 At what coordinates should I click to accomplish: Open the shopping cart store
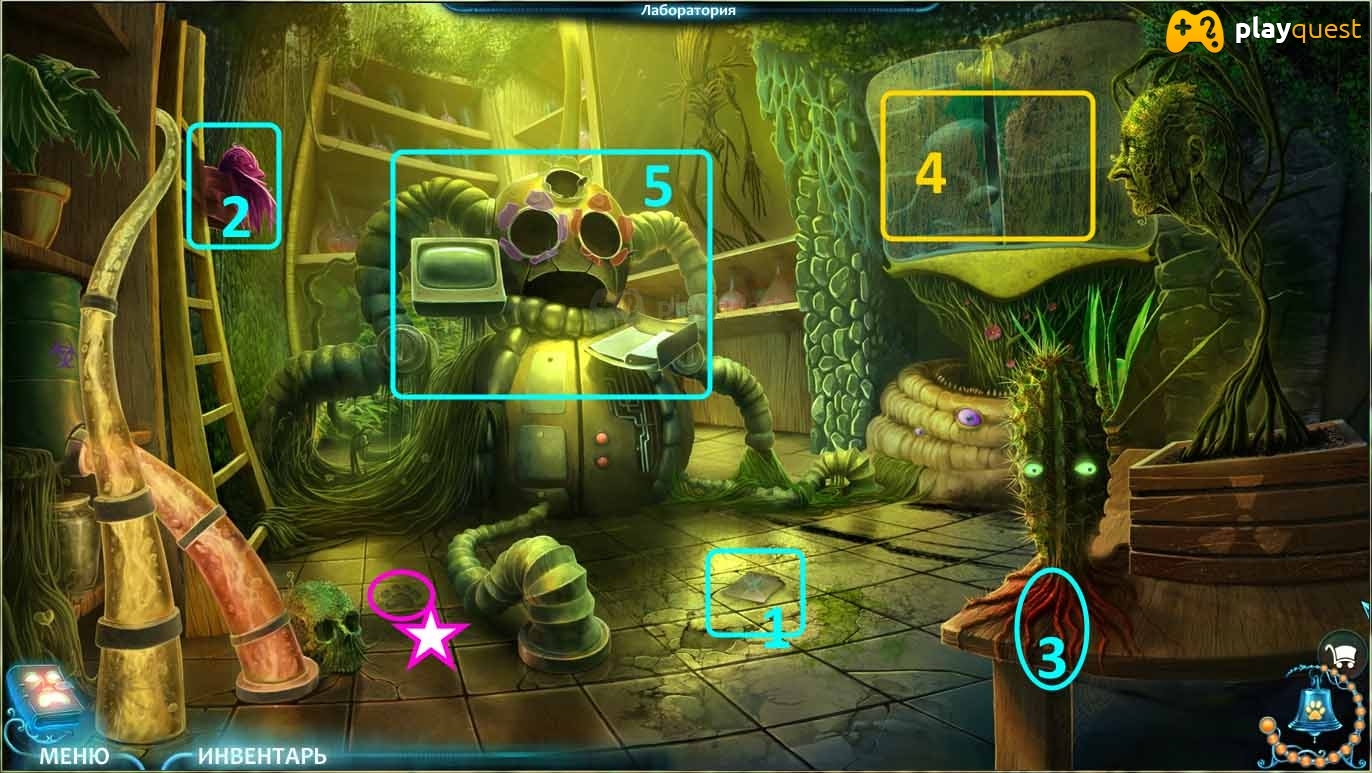pyautogui.click(x=1343, y=654)
